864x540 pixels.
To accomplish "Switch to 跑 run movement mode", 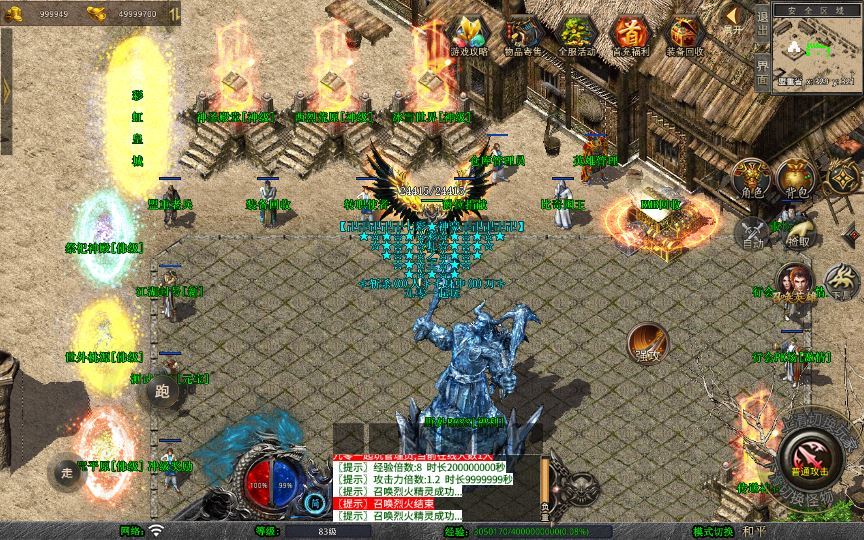I will 164,391.
